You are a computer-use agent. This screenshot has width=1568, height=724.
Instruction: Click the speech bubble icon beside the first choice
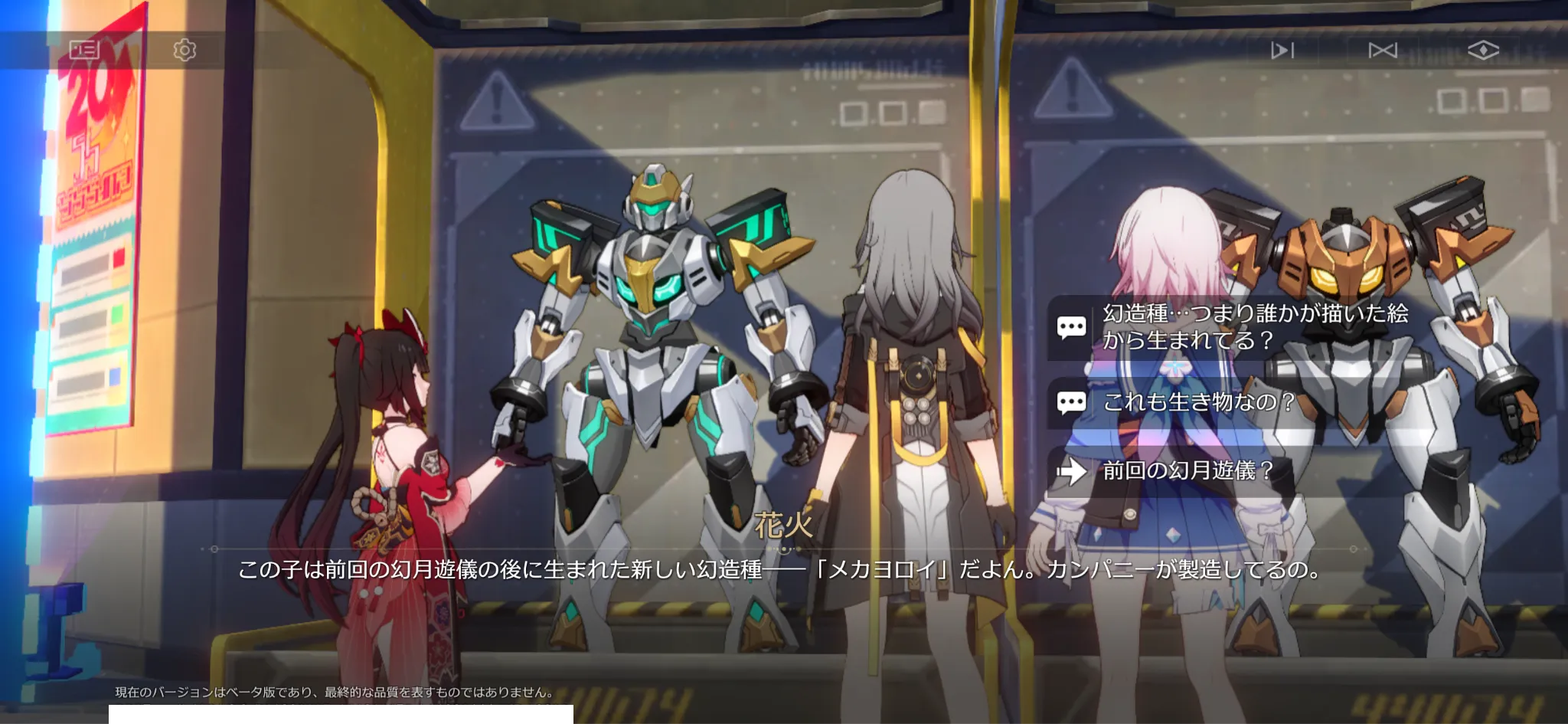click(1073, 326)
